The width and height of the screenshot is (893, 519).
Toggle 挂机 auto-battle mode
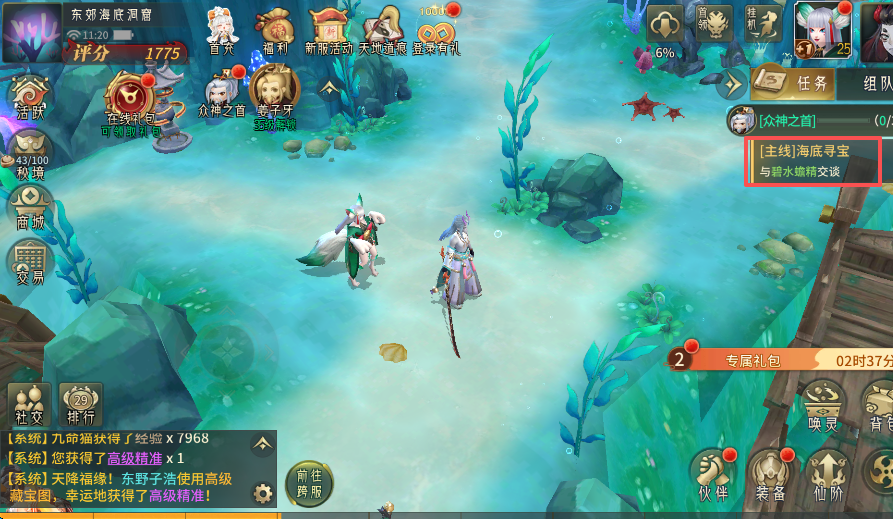(x=765, y=23)
